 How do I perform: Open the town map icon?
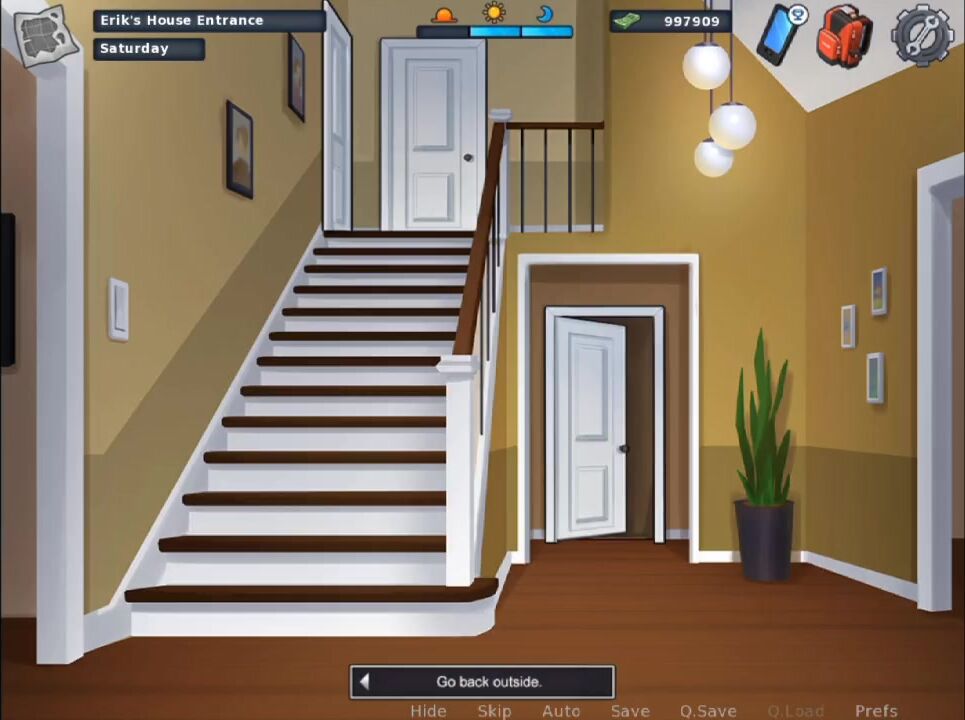[x=45, y=36]
